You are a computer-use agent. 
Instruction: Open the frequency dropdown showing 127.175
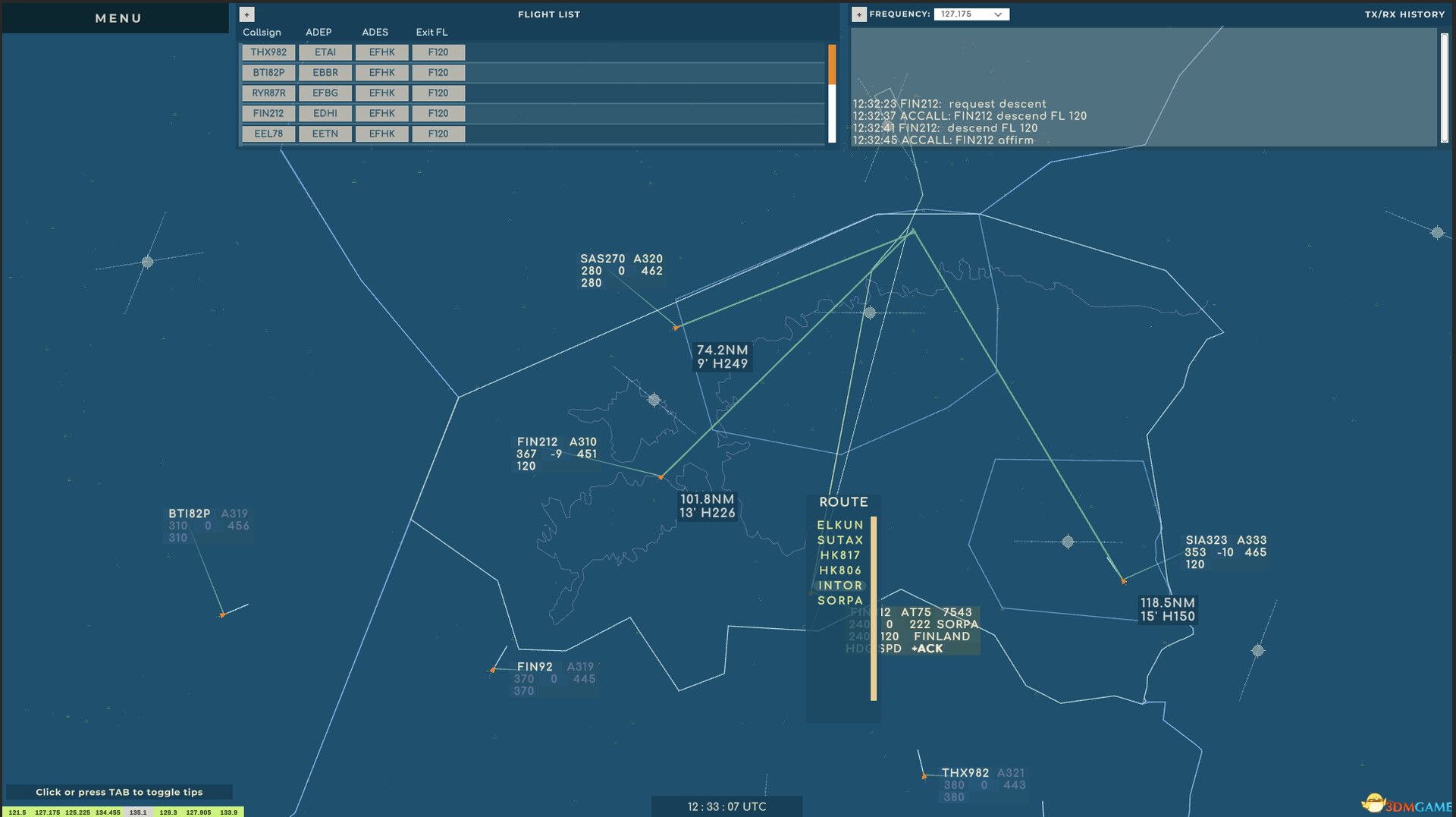[971, 14]
